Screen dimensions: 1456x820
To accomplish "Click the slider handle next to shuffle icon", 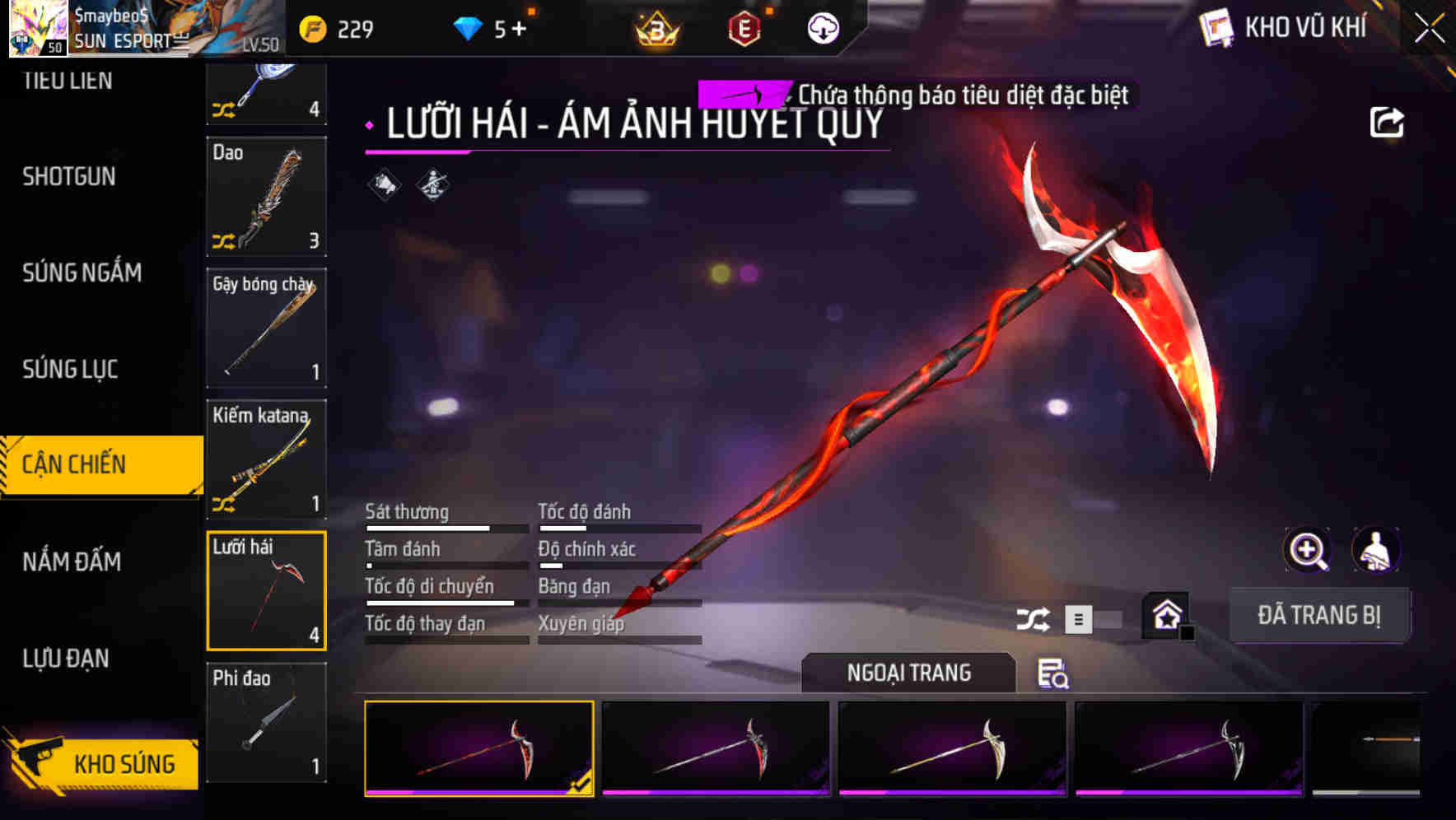I will point(1077,618).
